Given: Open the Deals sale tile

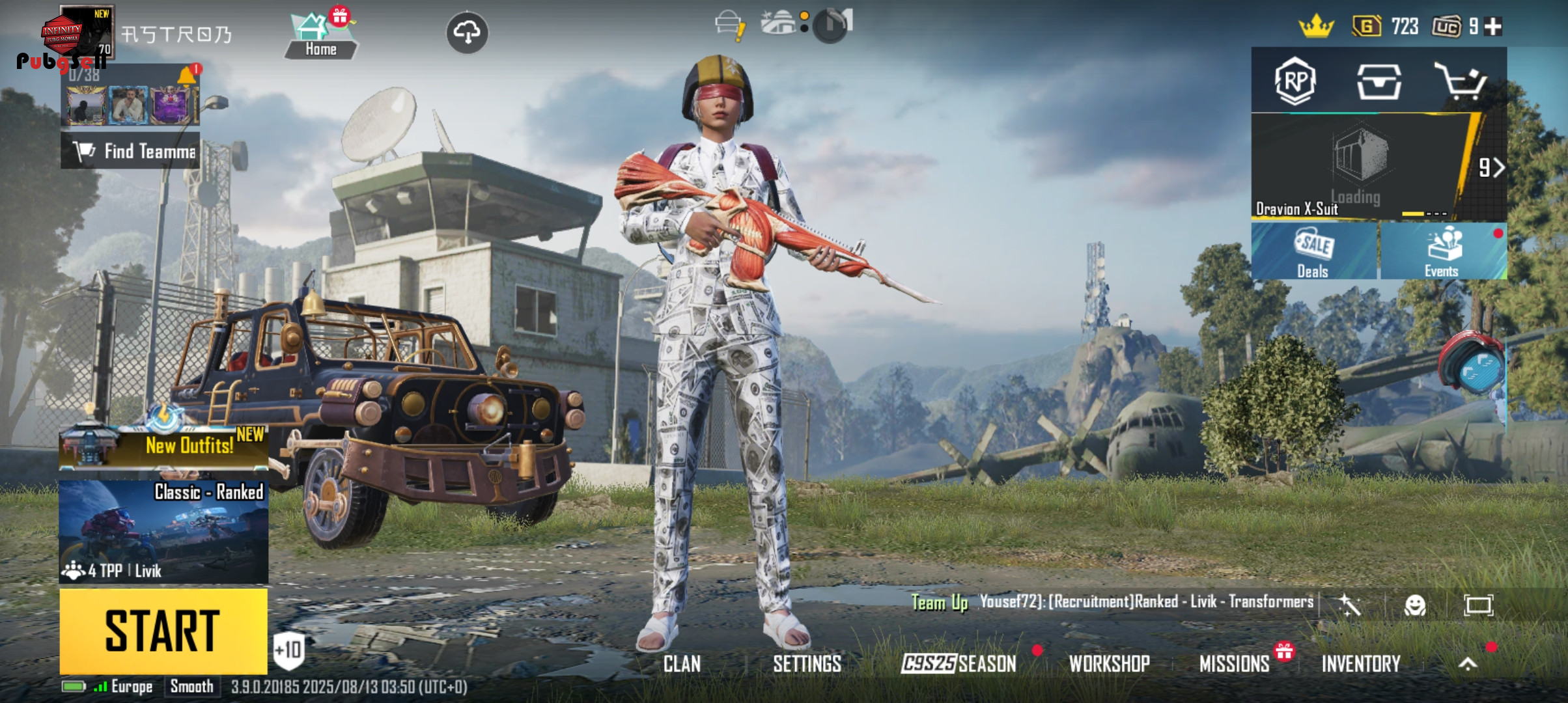Looking at the screenshot, I should pos(1313,253).
